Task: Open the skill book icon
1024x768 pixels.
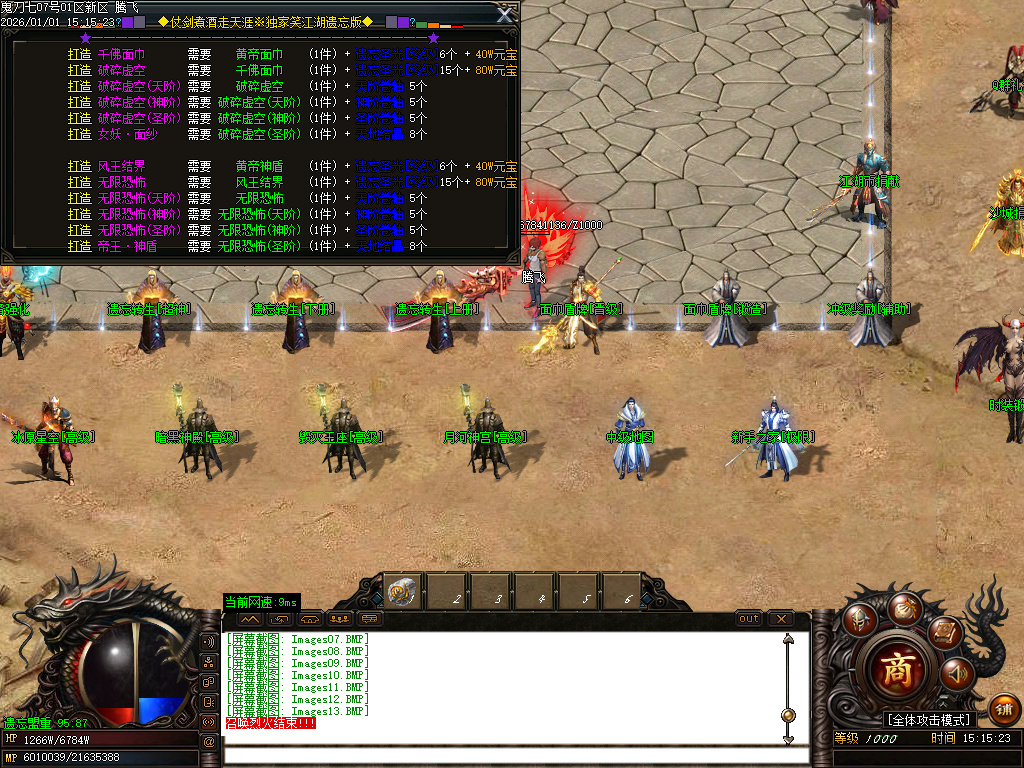Action: pos(944,632)
